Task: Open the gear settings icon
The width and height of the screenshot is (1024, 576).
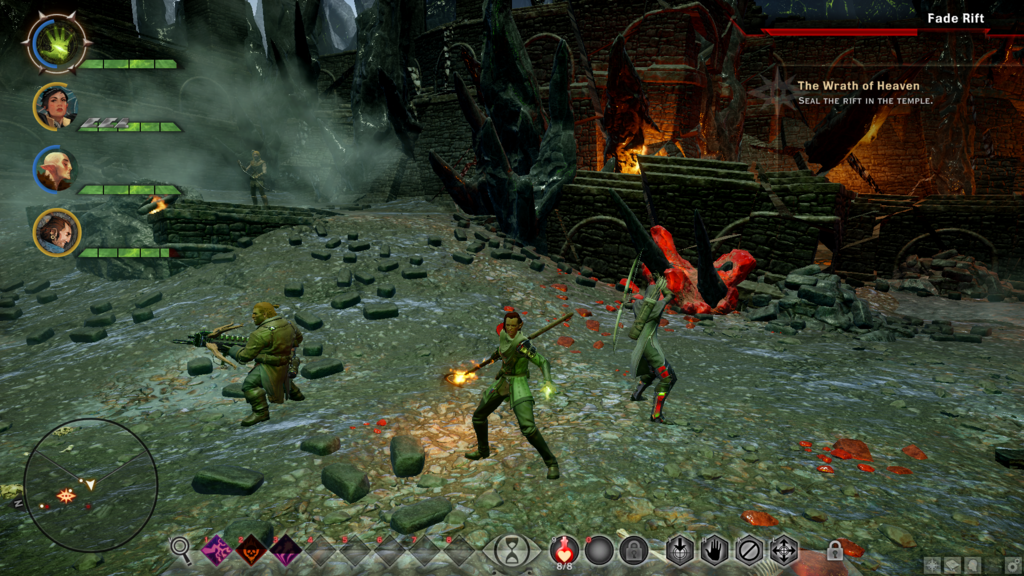Action: coord(1013,565)
